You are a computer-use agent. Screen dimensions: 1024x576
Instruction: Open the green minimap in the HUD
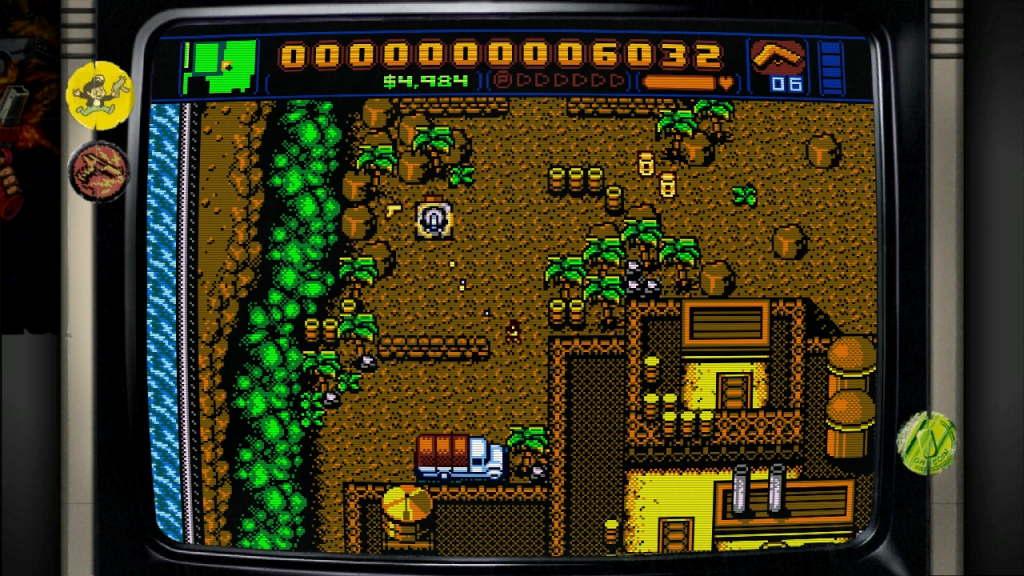pos(219,66)
